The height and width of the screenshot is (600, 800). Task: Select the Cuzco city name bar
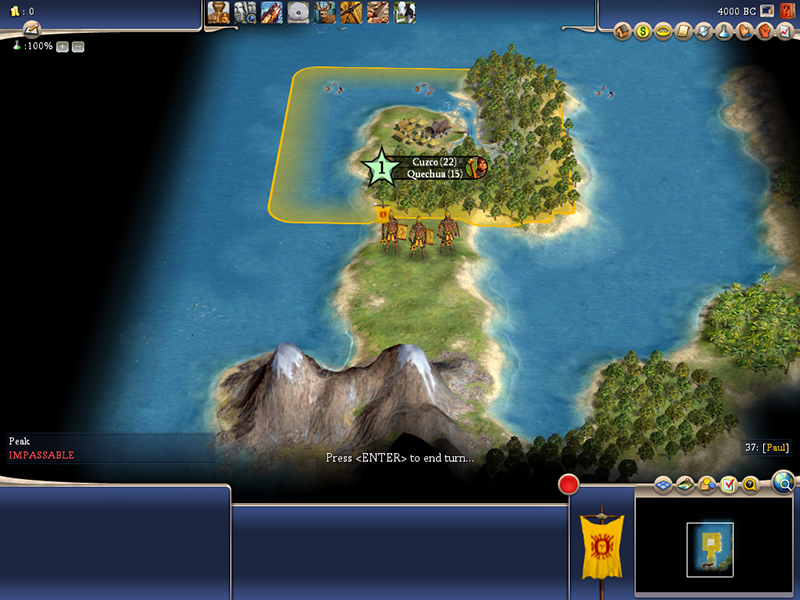tap(433, 161)
